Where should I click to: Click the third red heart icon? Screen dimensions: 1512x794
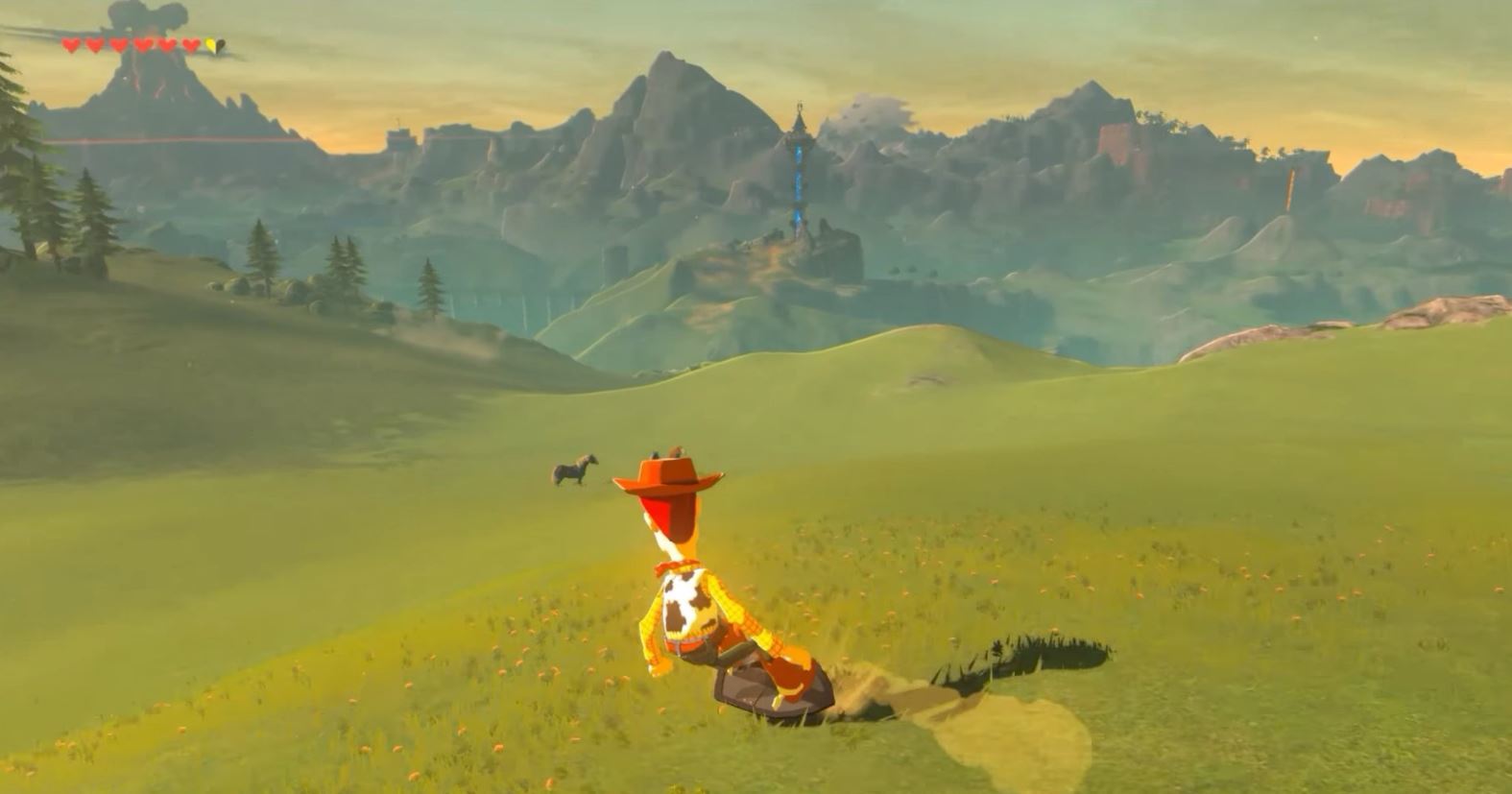click(x=119, y=44)
